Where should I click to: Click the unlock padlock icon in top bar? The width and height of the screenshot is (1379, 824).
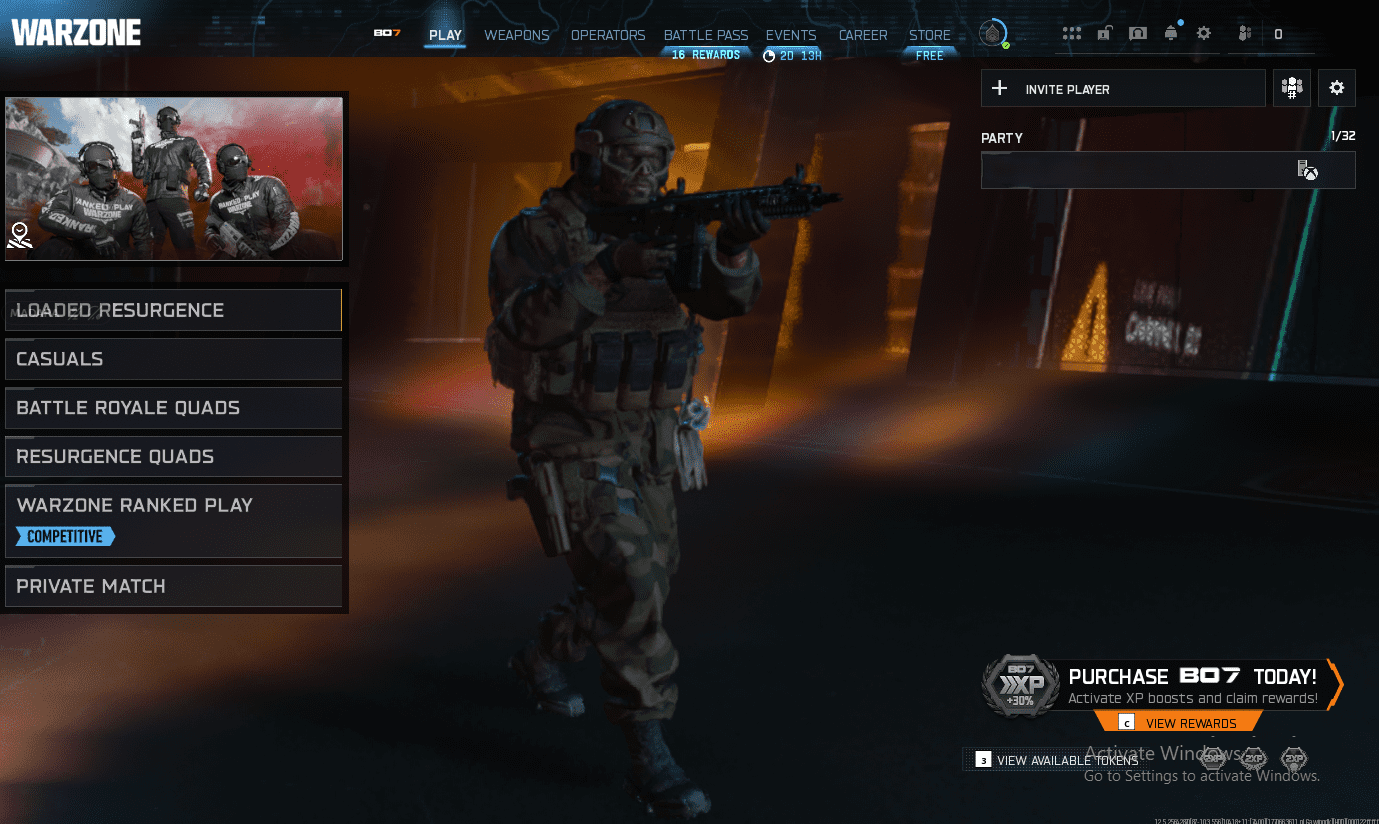point(1104,33)
